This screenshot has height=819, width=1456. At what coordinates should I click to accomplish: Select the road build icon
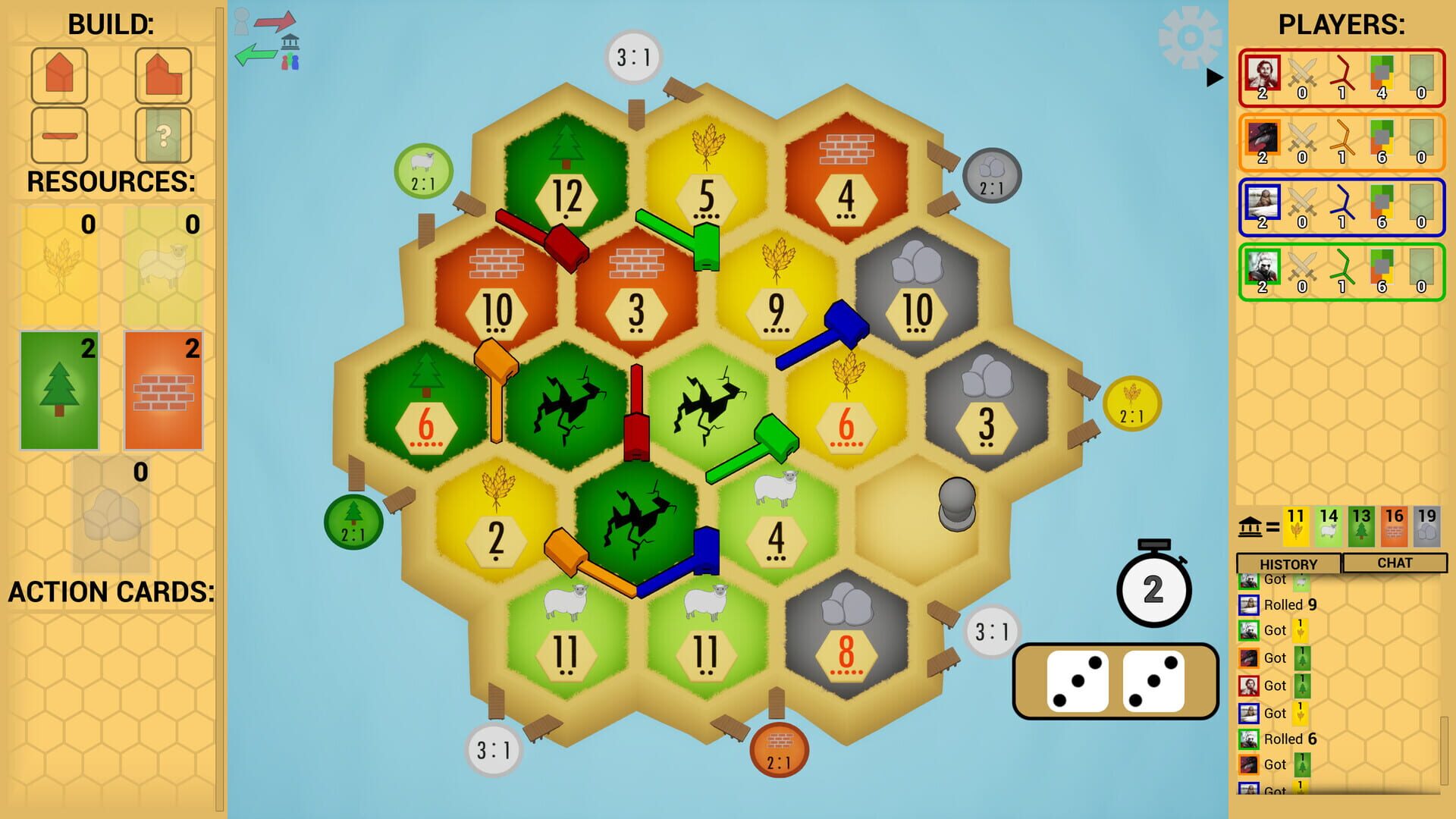pos(59,135)
